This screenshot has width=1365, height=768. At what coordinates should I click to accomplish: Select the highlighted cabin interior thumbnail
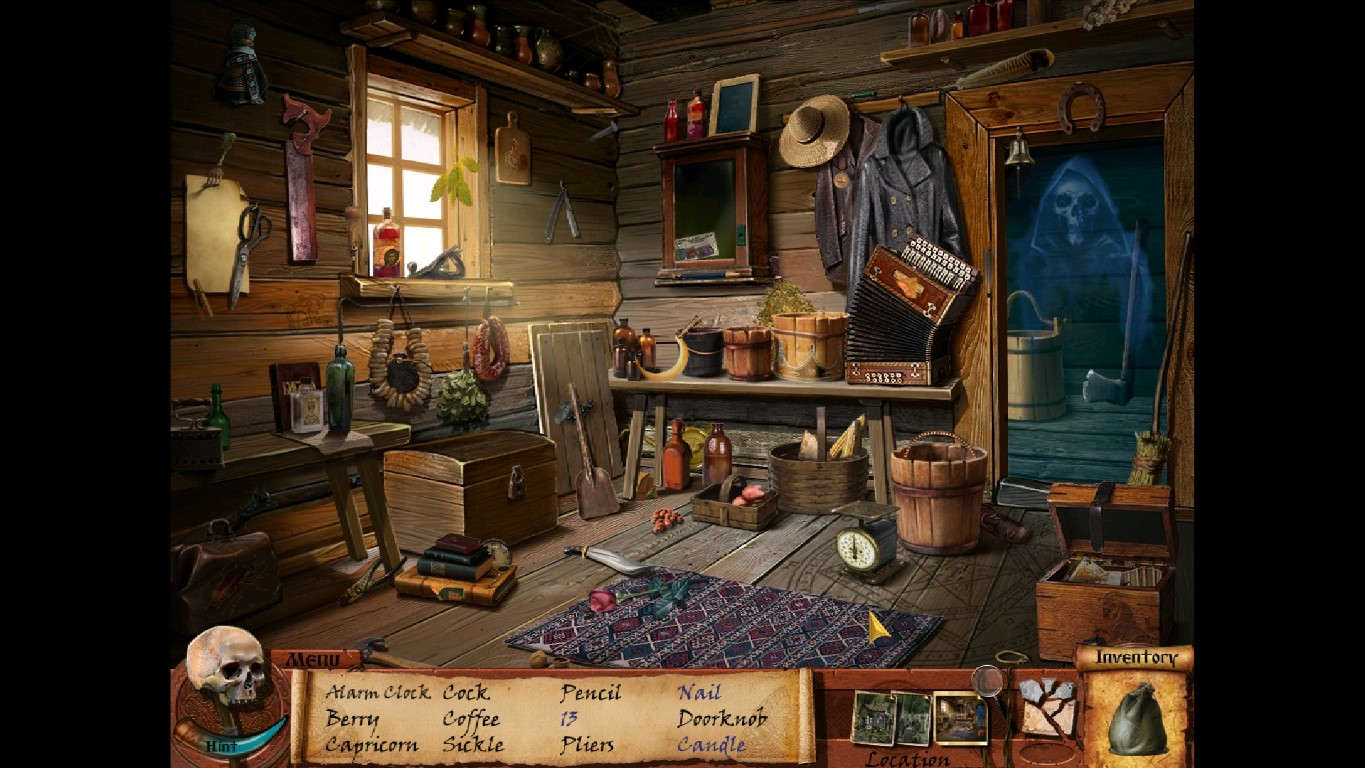[x=960, y=715]
